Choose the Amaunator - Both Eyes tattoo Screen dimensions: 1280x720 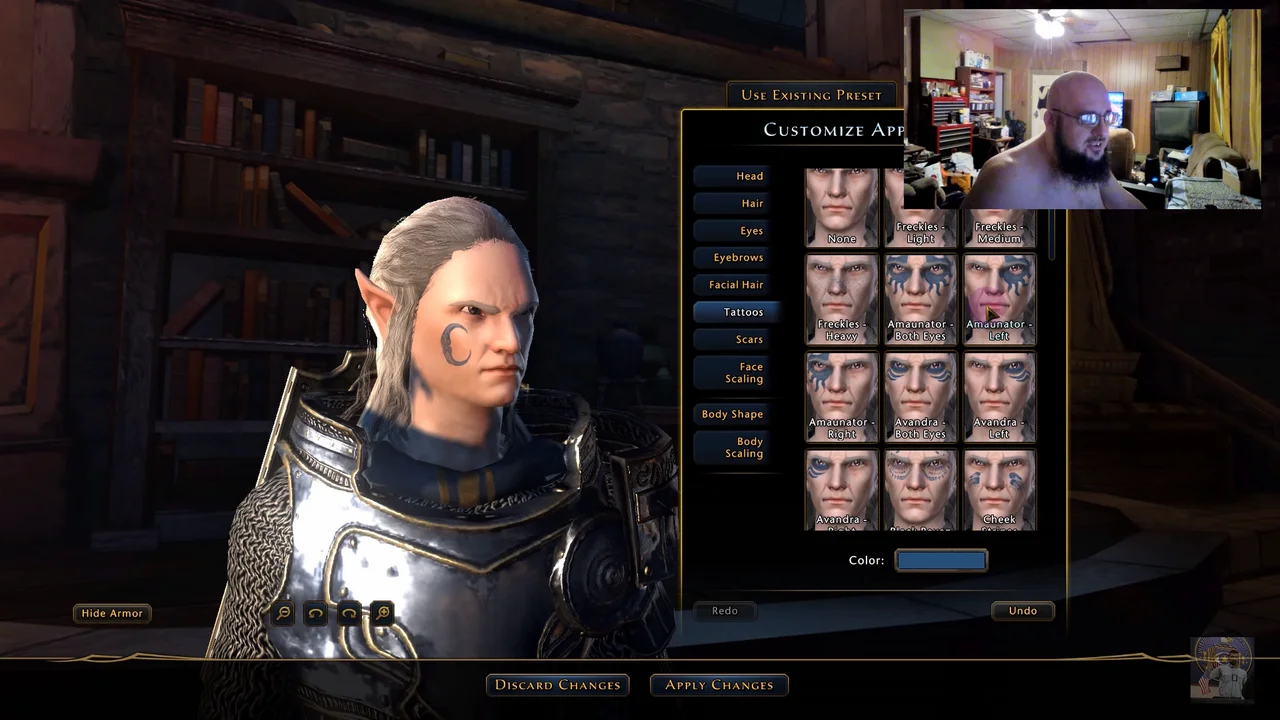(x=920, y=298)
